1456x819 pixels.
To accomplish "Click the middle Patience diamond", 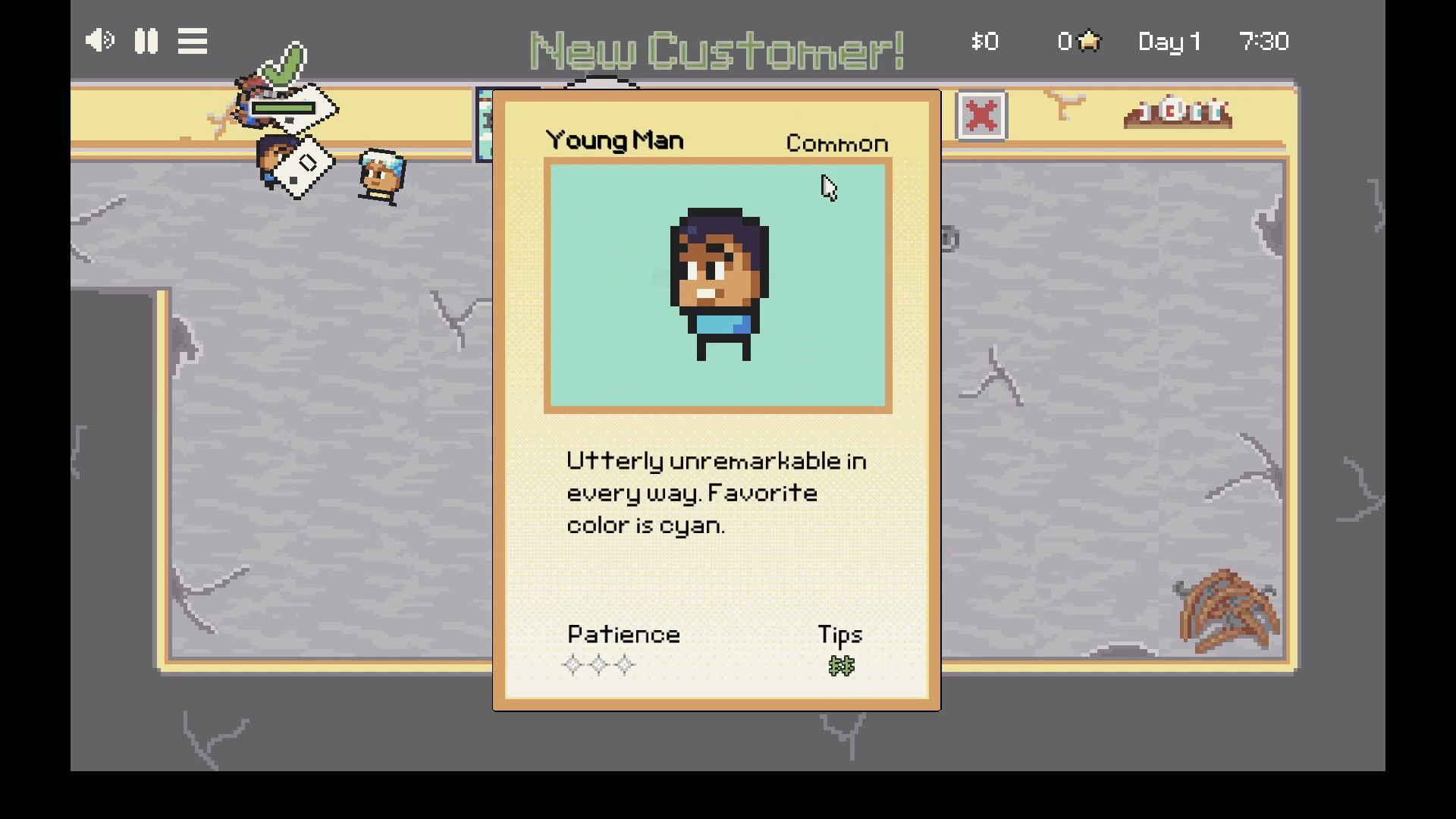I will point(598,665).
